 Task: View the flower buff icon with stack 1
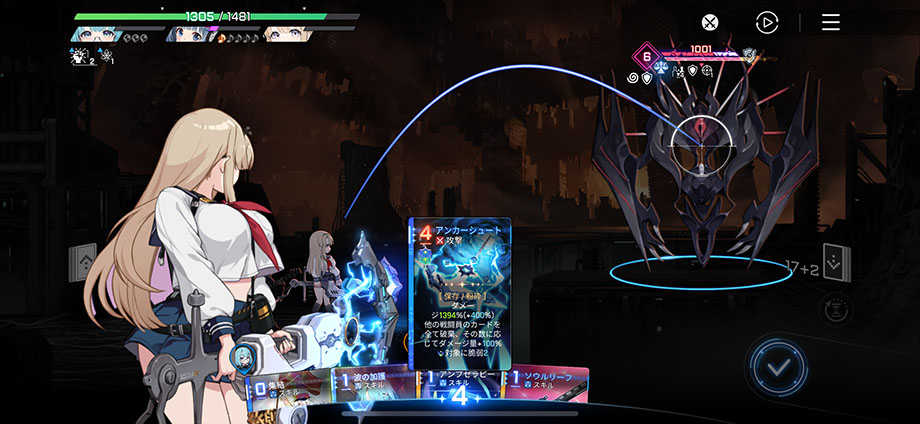[106, 57]
